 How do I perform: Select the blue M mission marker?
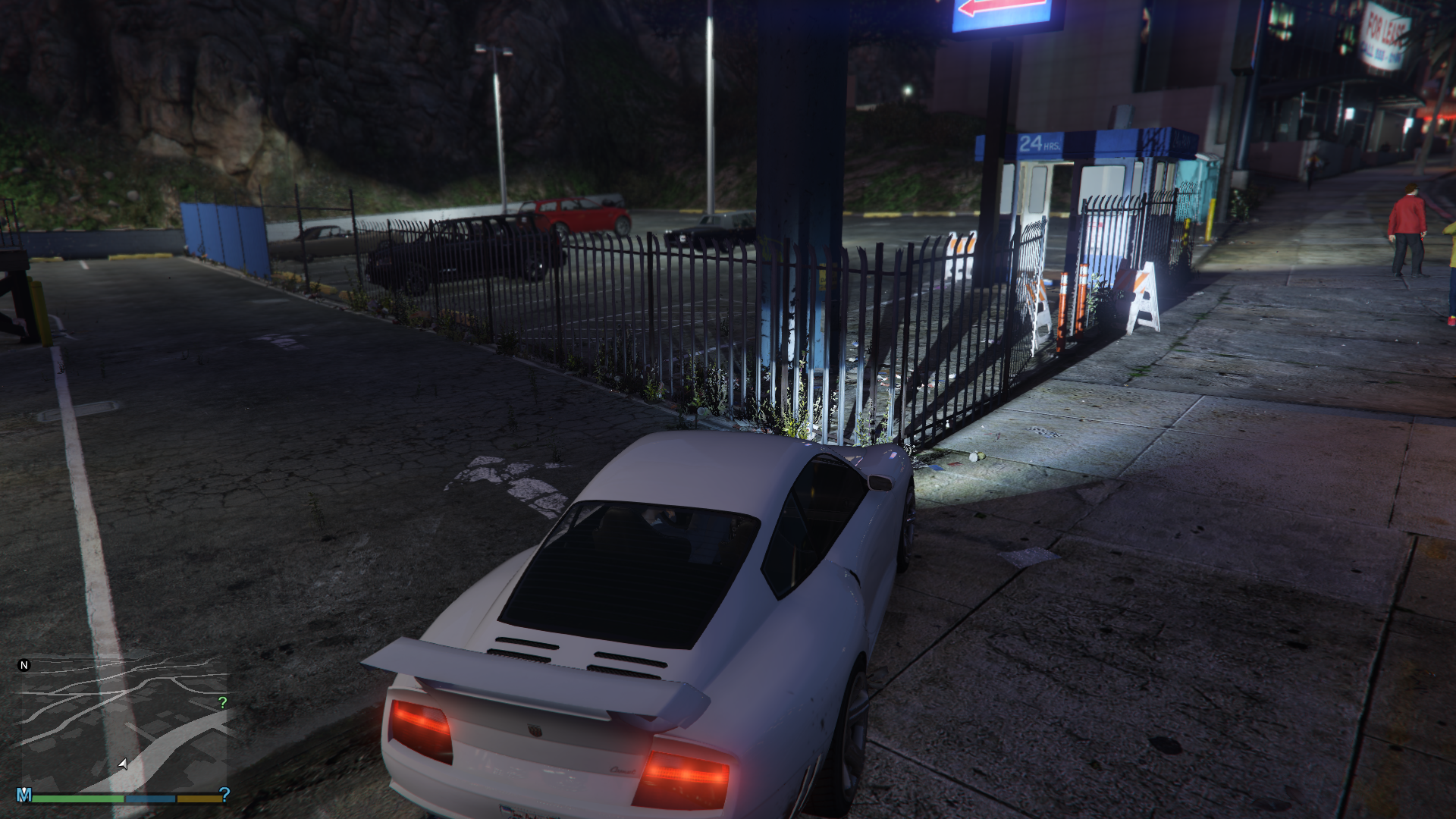click(24, 795)
